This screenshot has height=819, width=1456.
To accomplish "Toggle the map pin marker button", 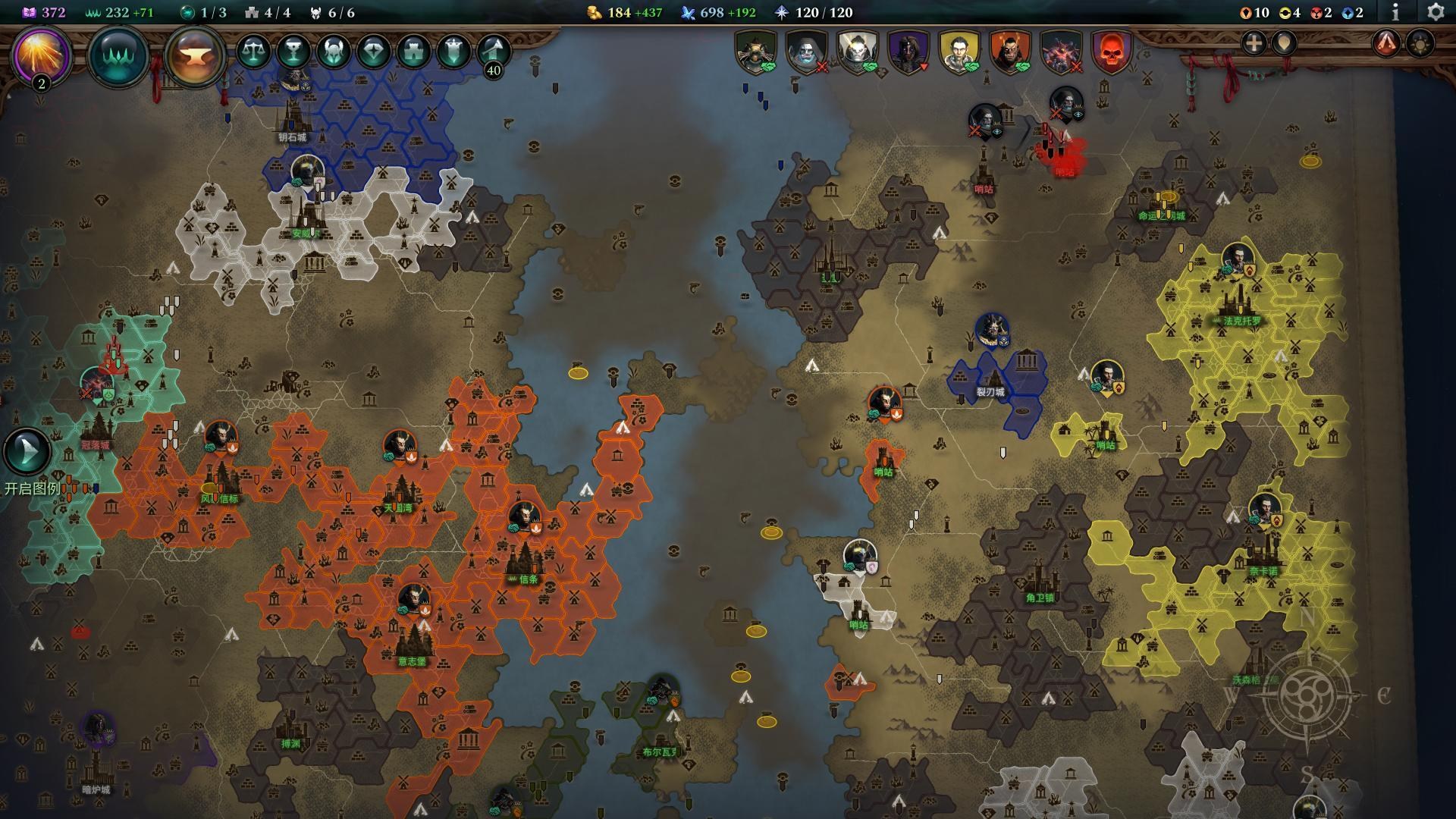I will coord(1284,43).
